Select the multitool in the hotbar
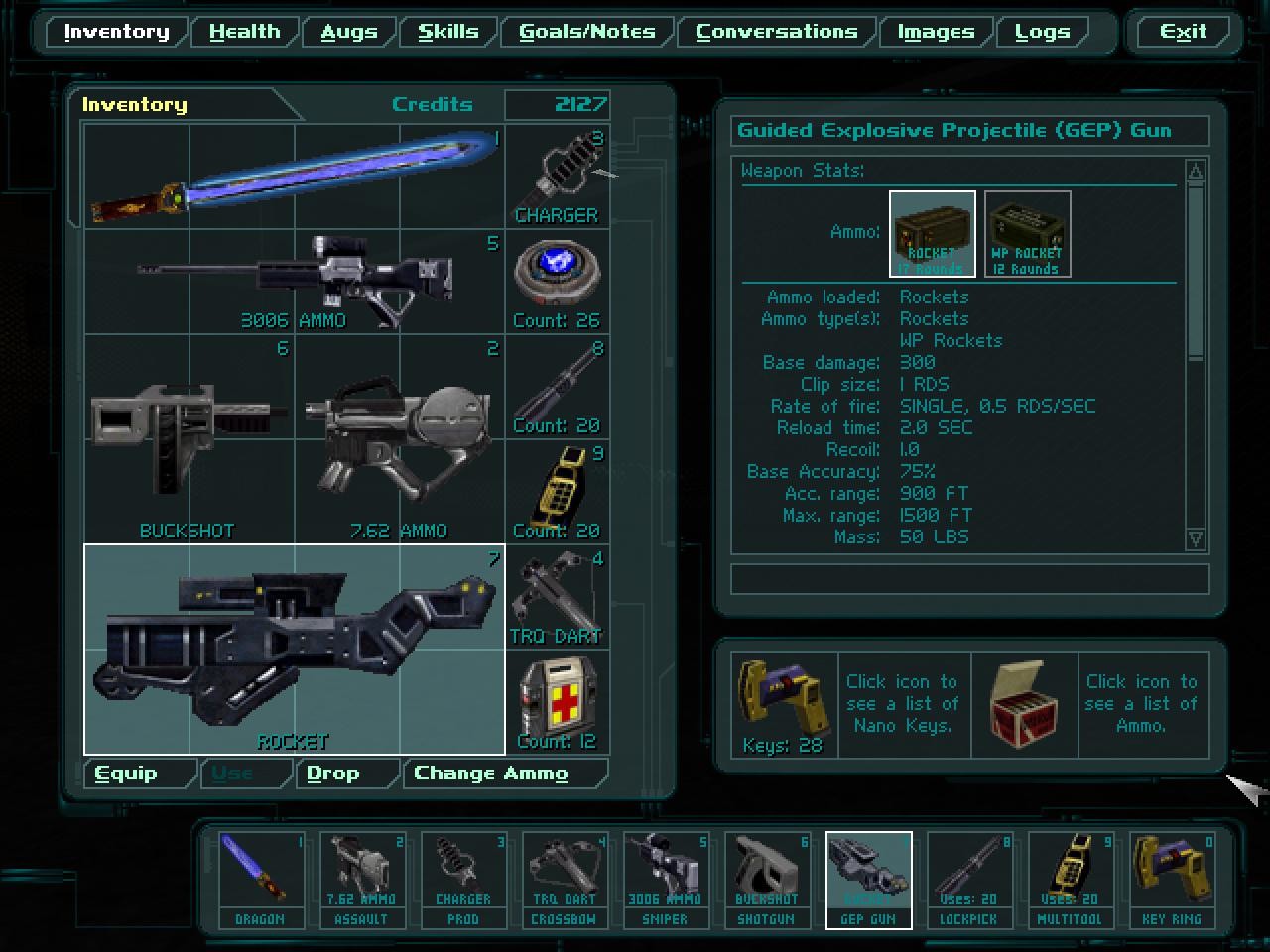Screen dimensions: 1270x952 [1072, 878]
